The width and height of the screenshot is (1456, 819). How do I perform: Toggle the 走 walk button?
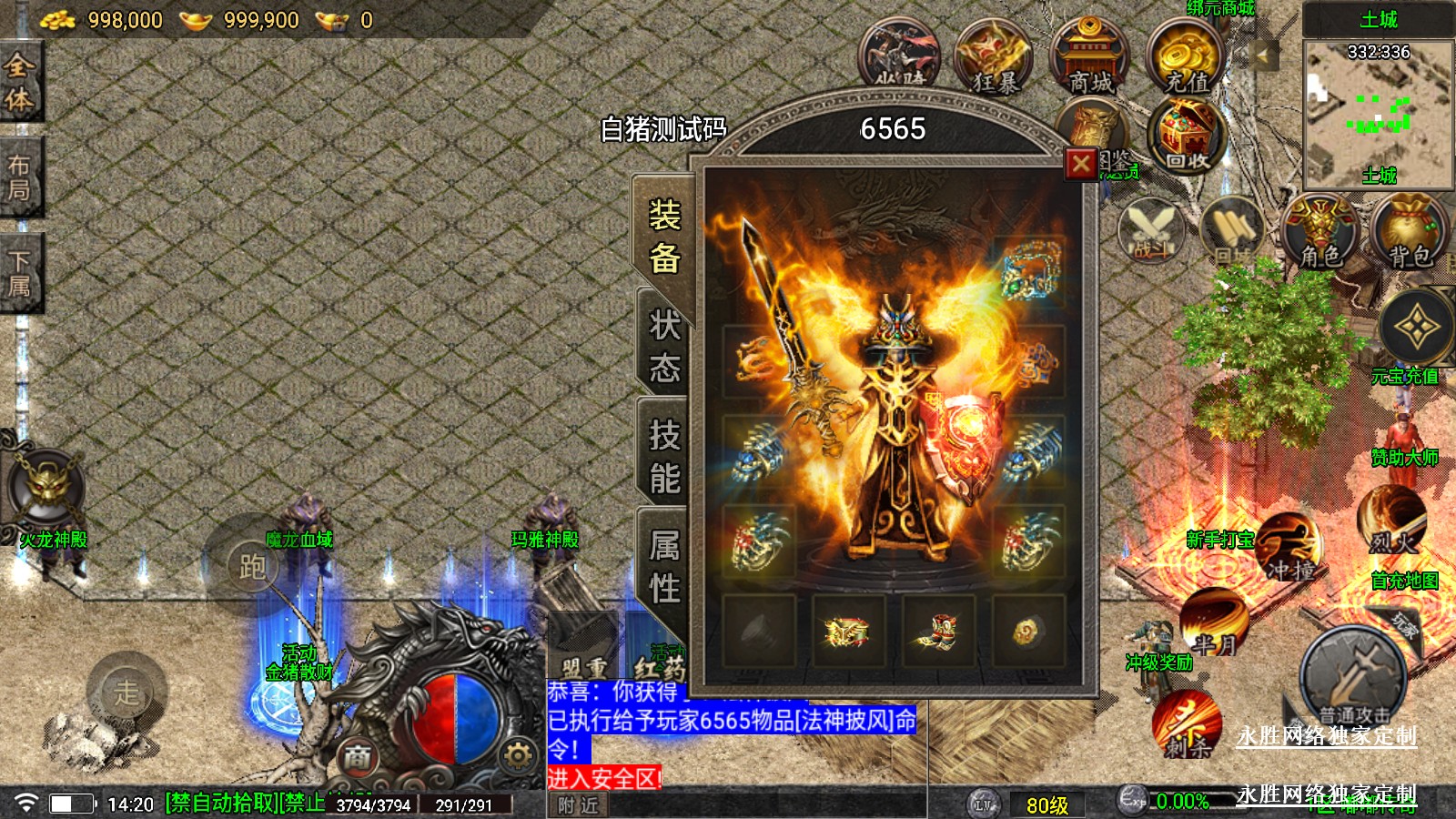pos(126,693)
